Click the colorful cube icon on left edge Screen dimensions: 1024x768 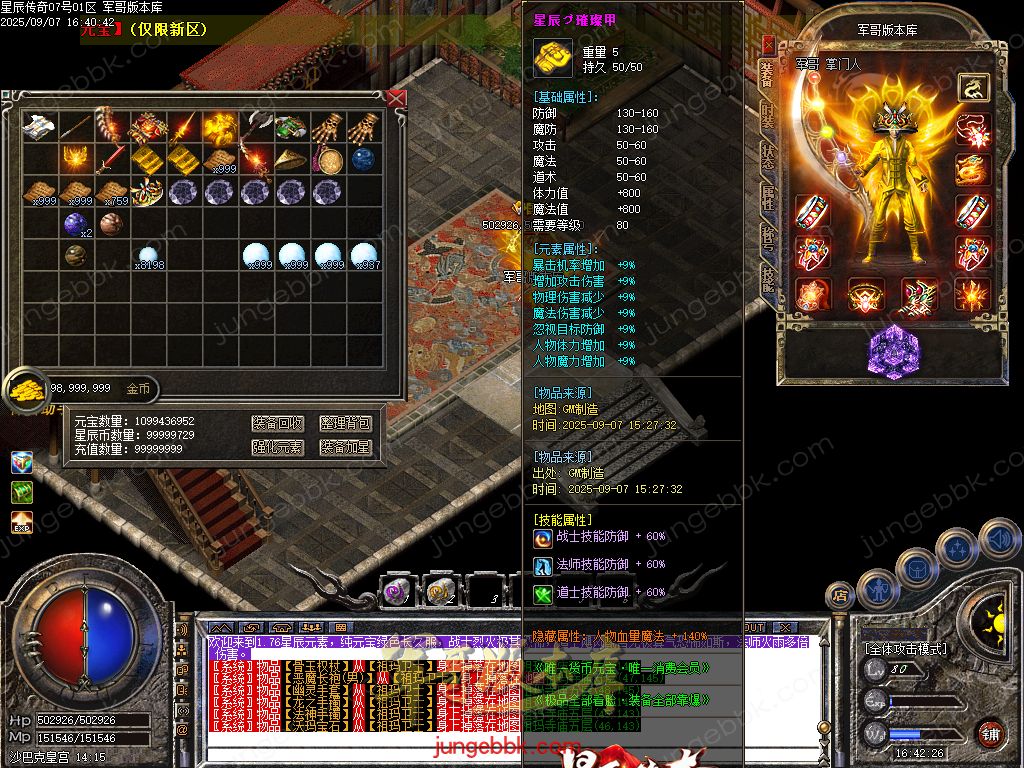point(22,461)
